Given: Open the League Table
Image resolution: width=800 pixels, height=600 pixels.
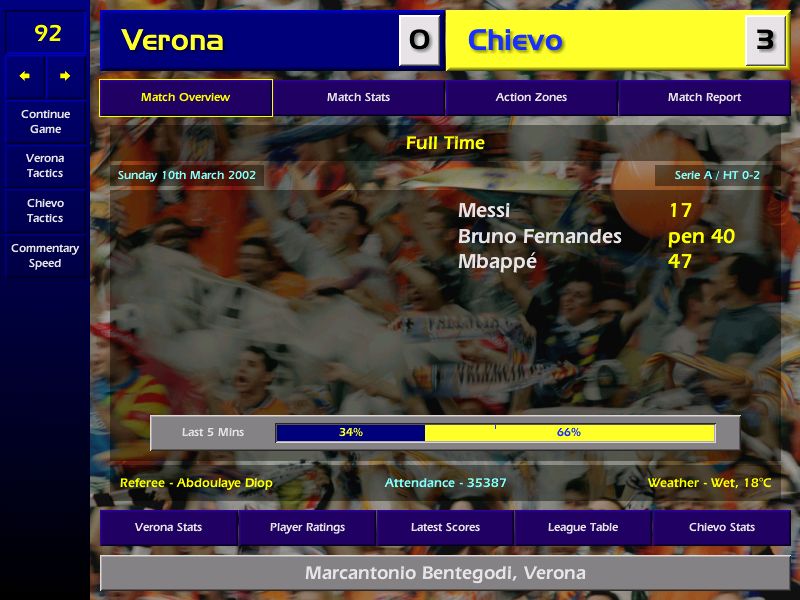Looking at the screenshot, I should [x=583, y=527].
